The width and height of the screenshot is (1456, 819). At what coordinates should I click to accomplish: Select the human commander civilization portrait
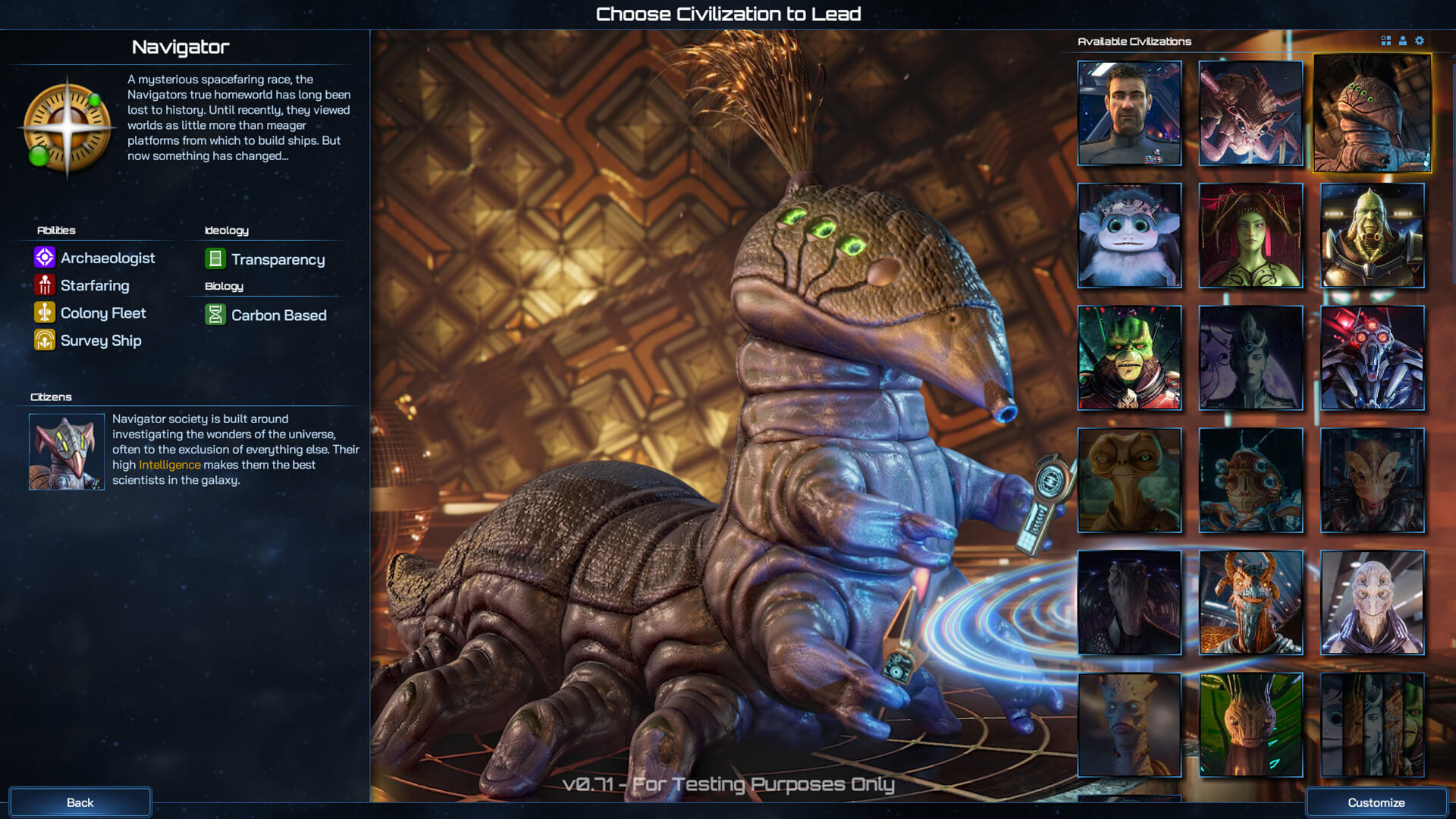pos(1129,113)
